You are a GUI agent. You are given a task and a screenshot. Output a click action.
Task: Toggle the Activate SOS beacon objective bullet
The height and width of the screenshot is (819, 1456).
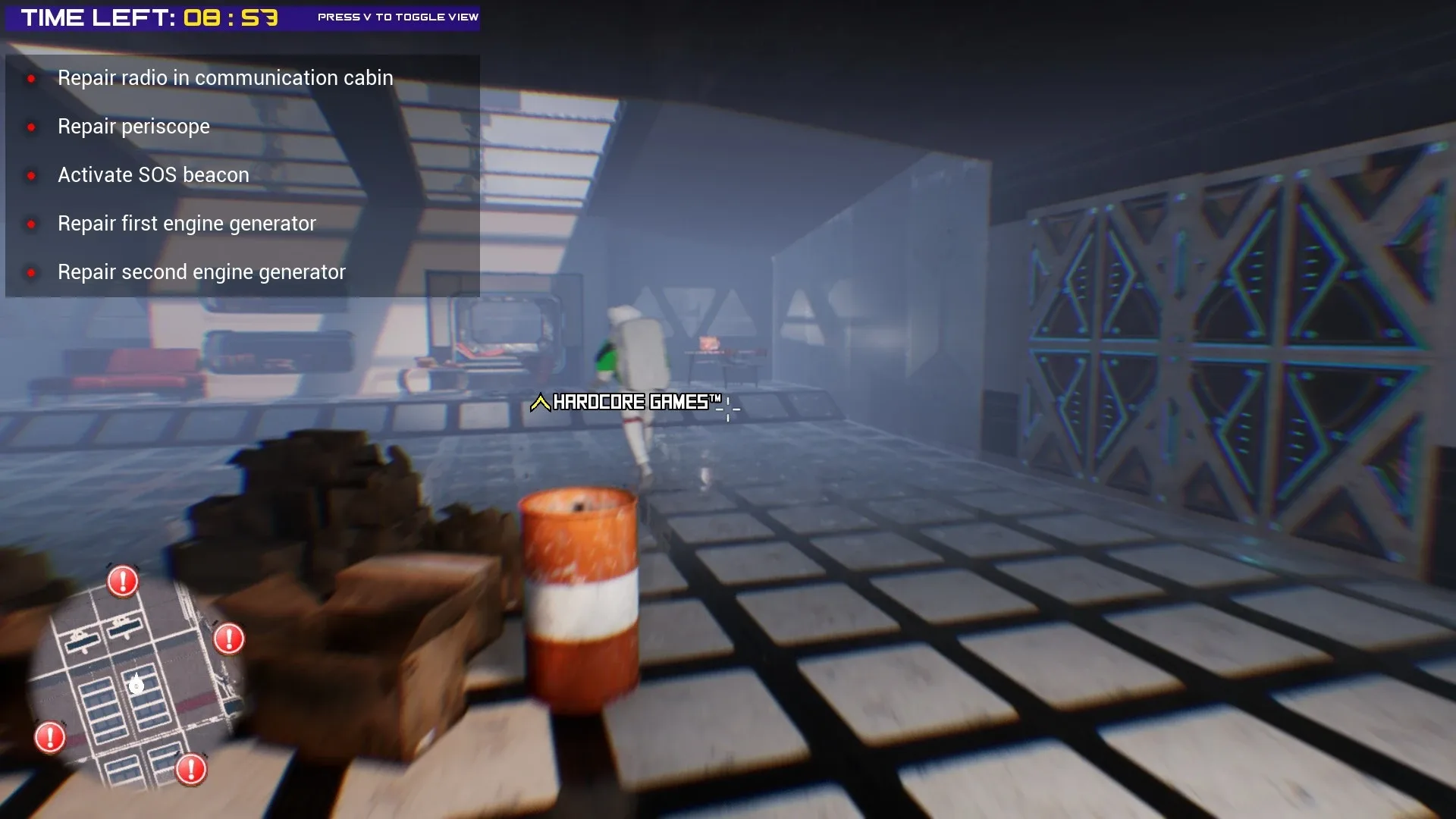31,176
